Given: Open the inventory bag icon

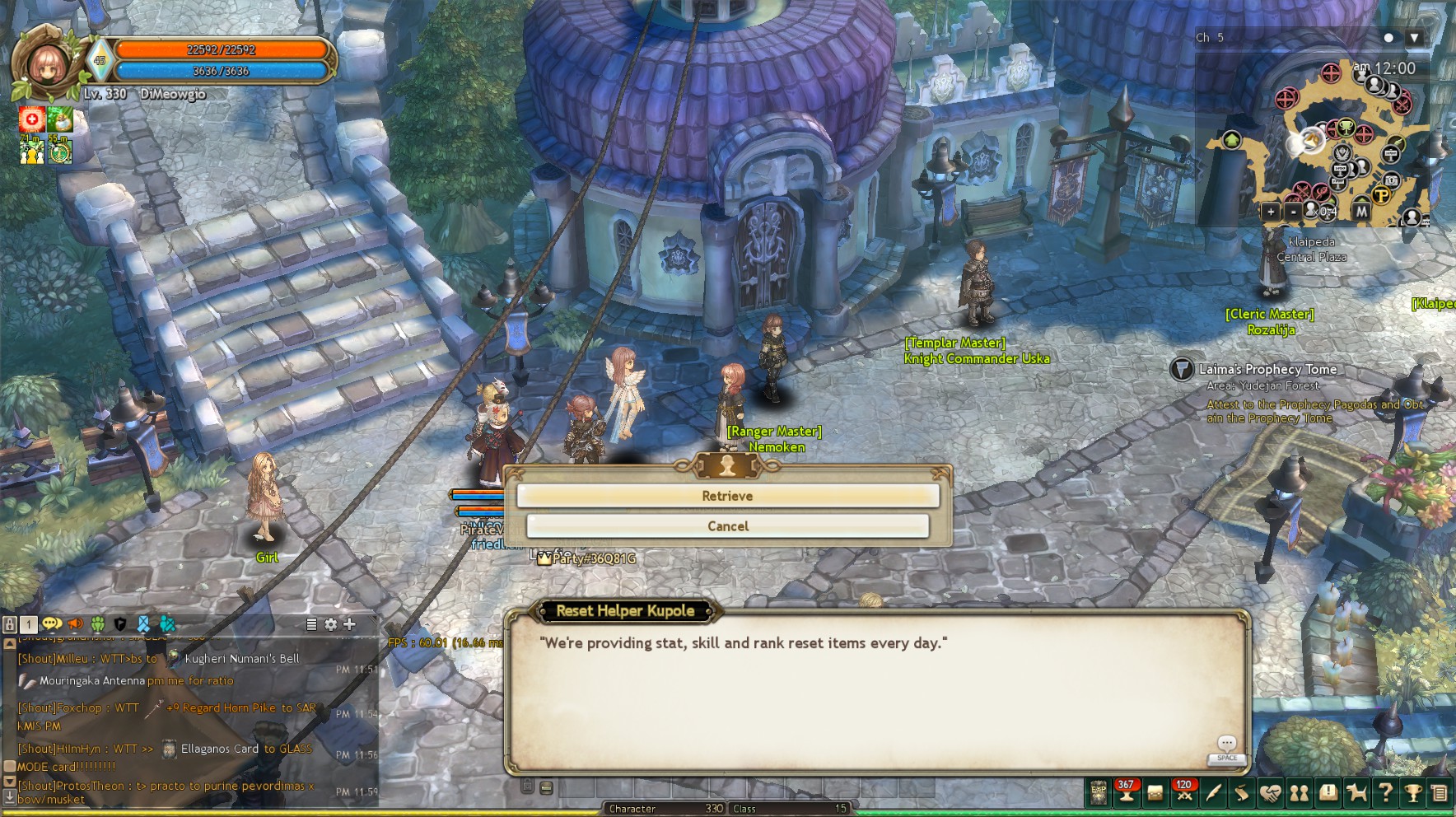Looking at the screenshot, I should pos(1155,793).
